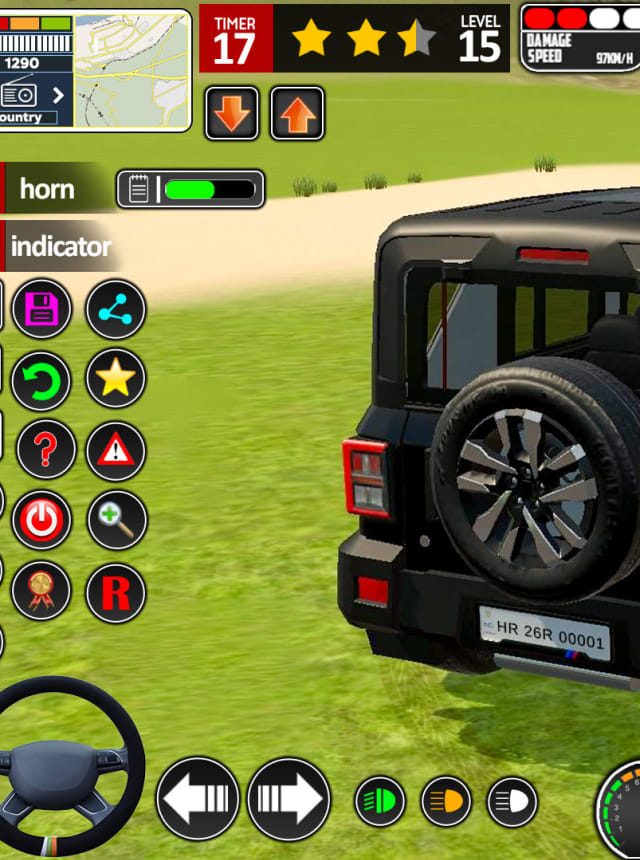Save game with the pink floppy disk
Viewport: 640px width, 860px height.
pos(42,309)
